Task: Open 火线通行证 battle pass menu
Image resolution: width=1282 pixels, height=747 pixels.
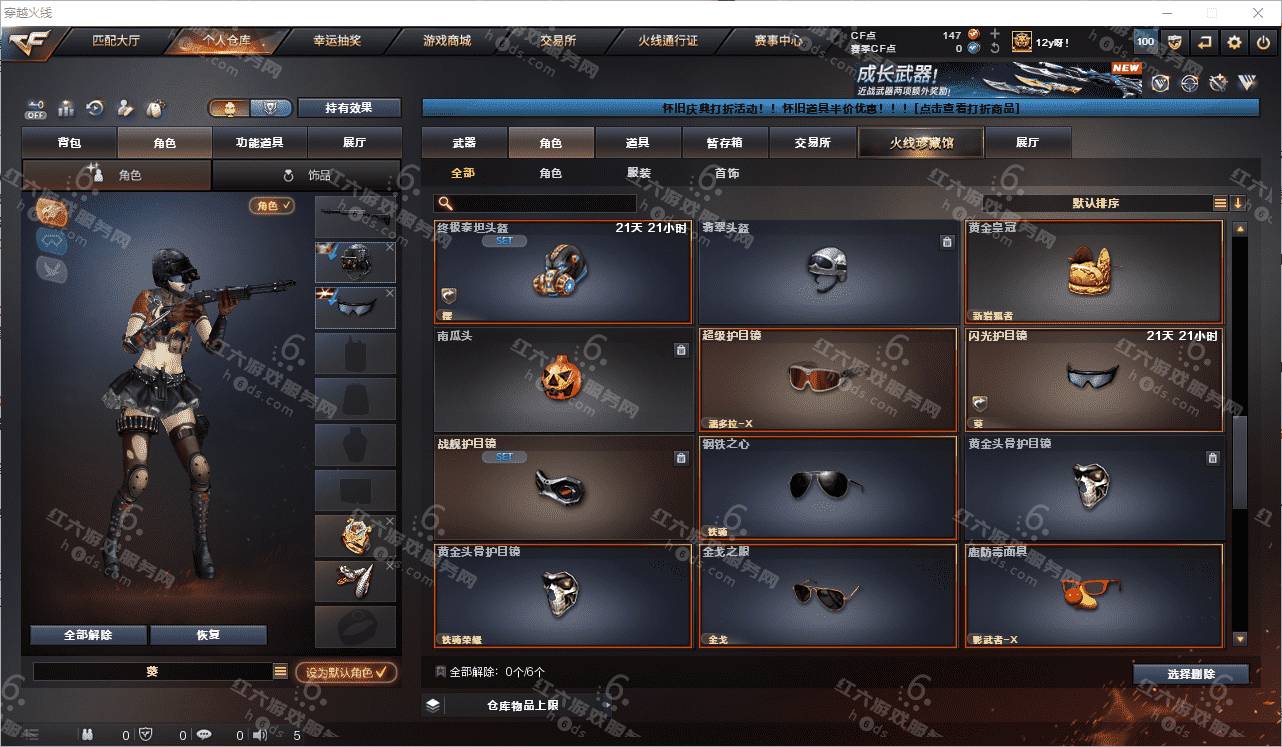Action: point(668,42)
